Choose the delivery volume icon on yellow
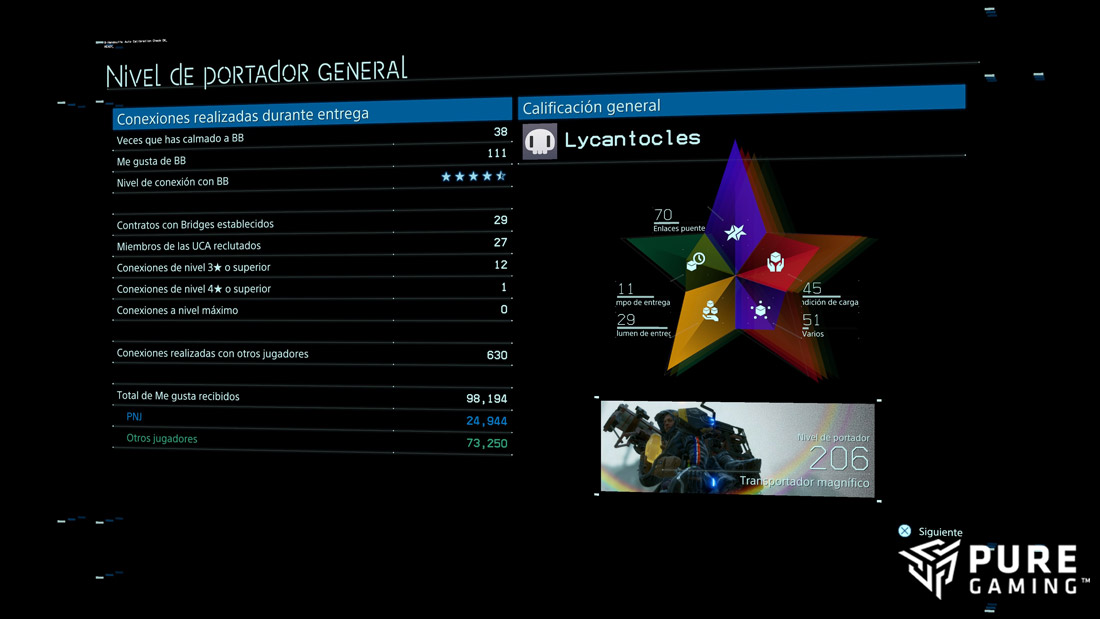1100x619 pixels. point(711,310)
